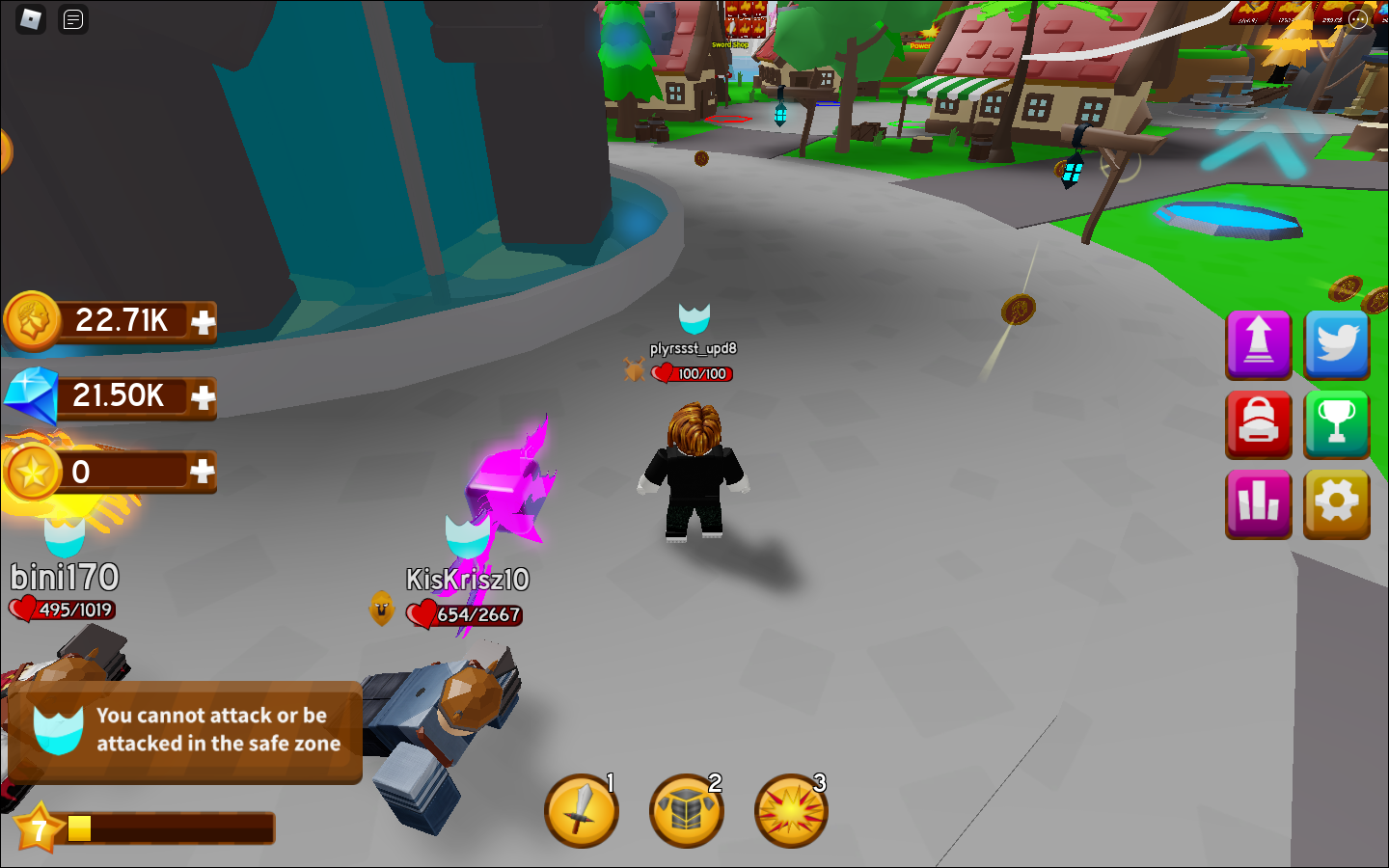Open the trophy rewards panel
The image size is (1389, 868).
click(x=1336, y=424)
